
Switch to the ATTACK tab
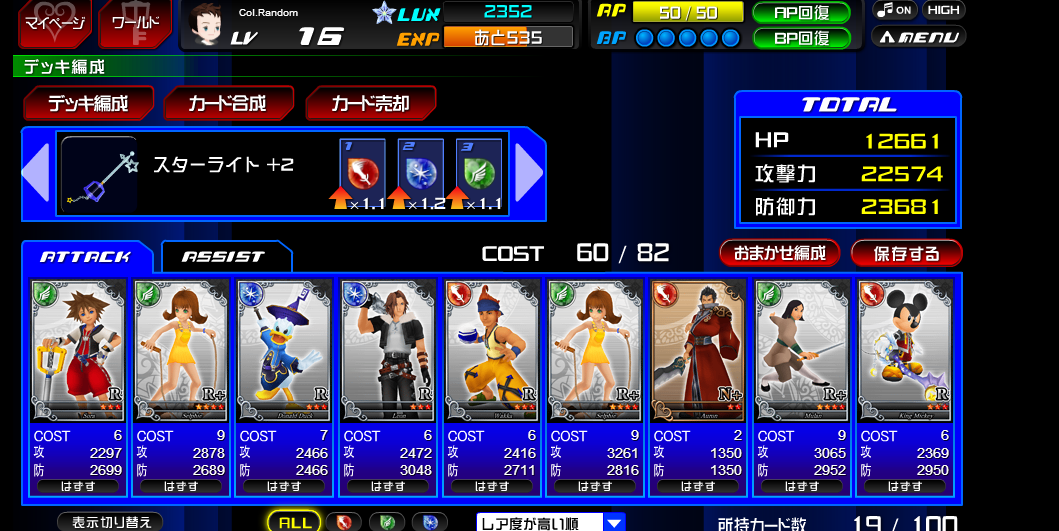coord(86,257)
